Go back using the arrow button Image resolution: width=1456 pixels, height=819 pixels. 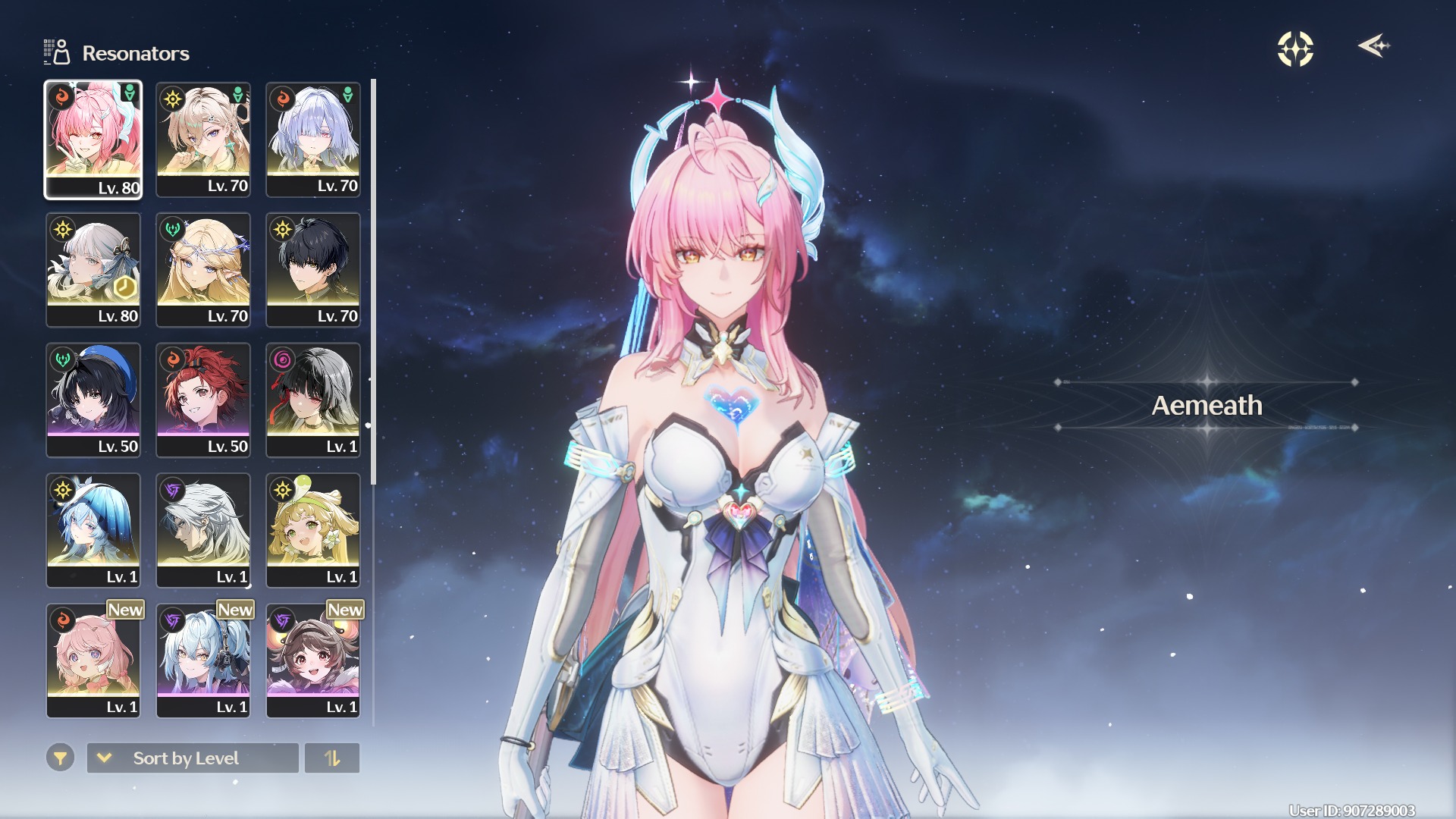tap(1373, 46)
